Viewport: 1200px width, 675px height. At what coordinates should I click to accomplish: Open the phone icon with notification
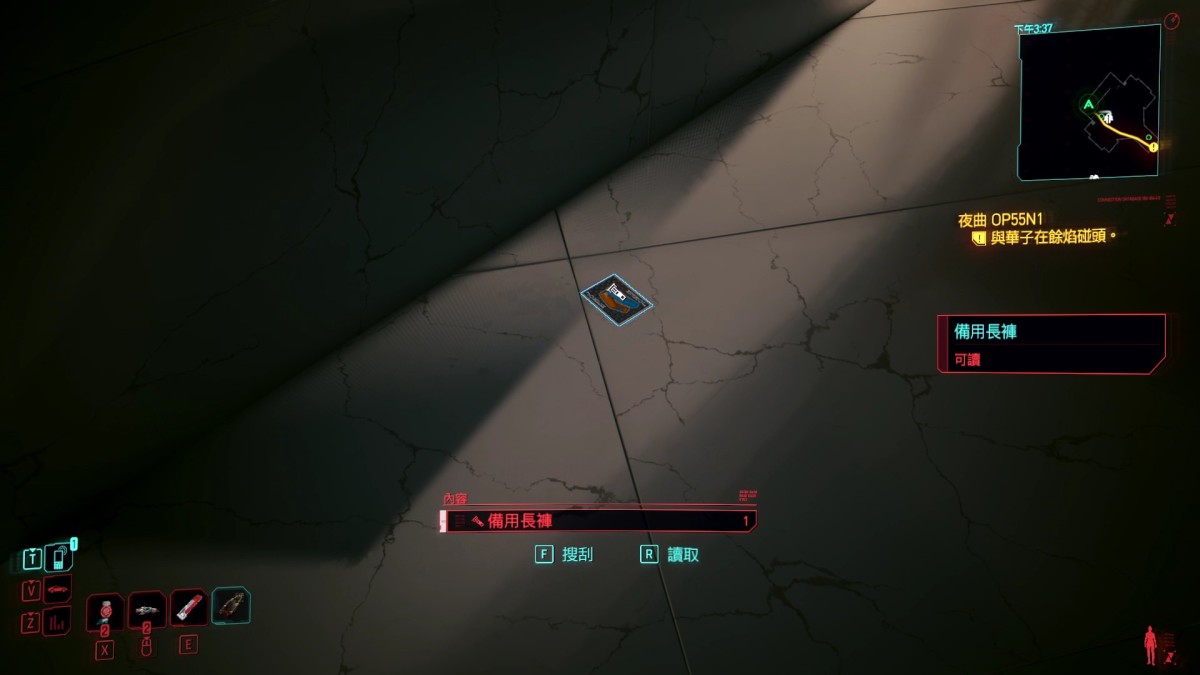(x=59, y=557)
